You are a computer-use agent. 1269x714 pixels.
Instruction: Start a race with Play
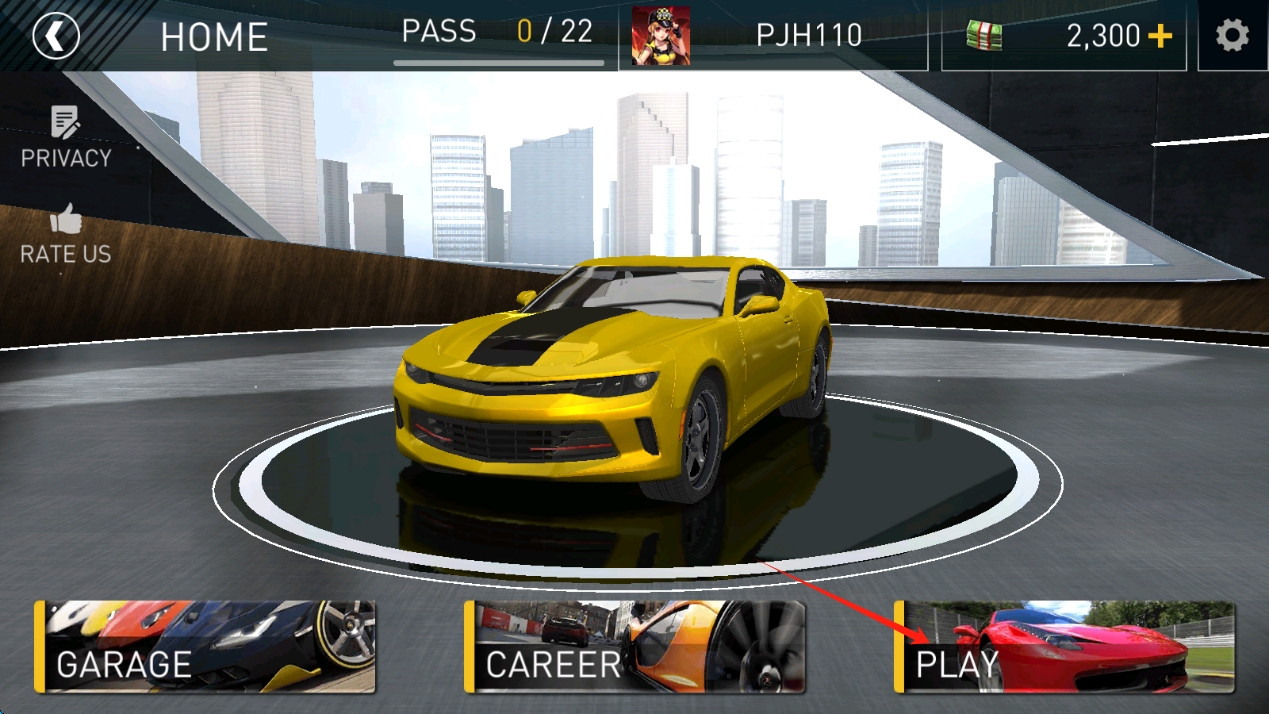point(1065,647)
